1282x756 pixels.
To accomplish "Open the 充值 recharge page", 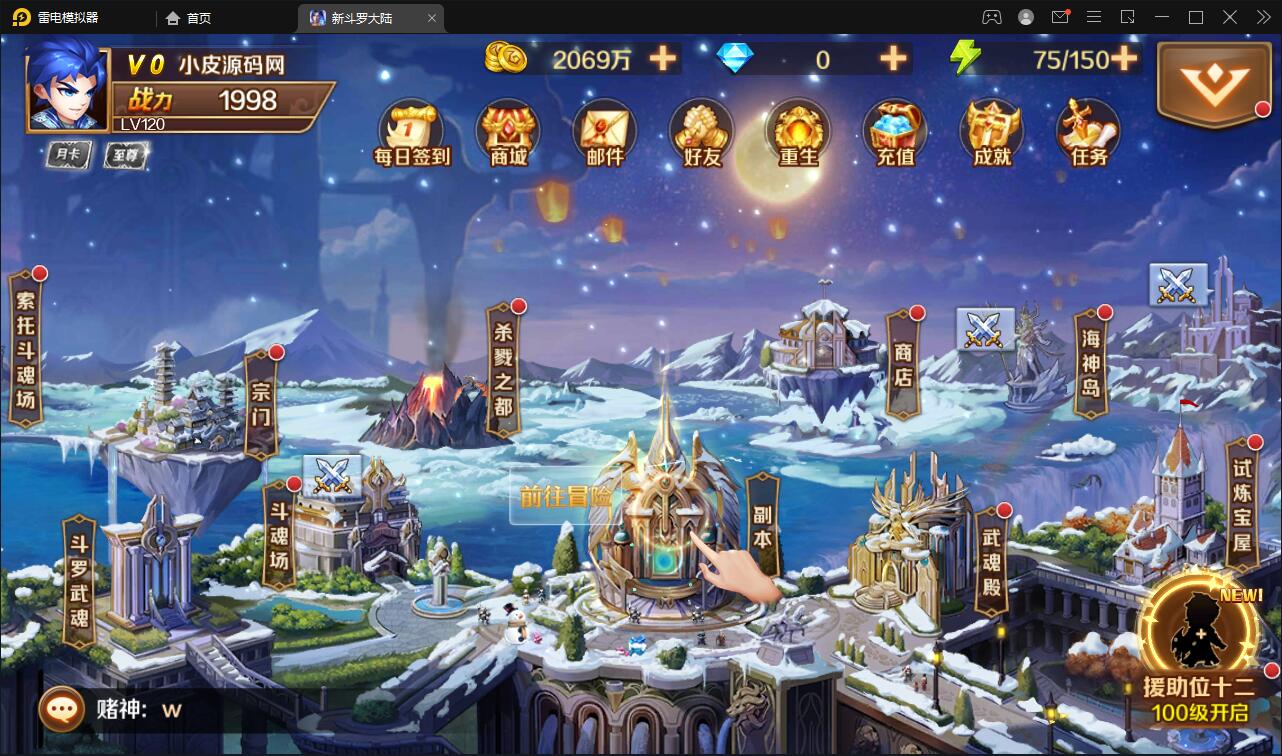I will [893, 130].
